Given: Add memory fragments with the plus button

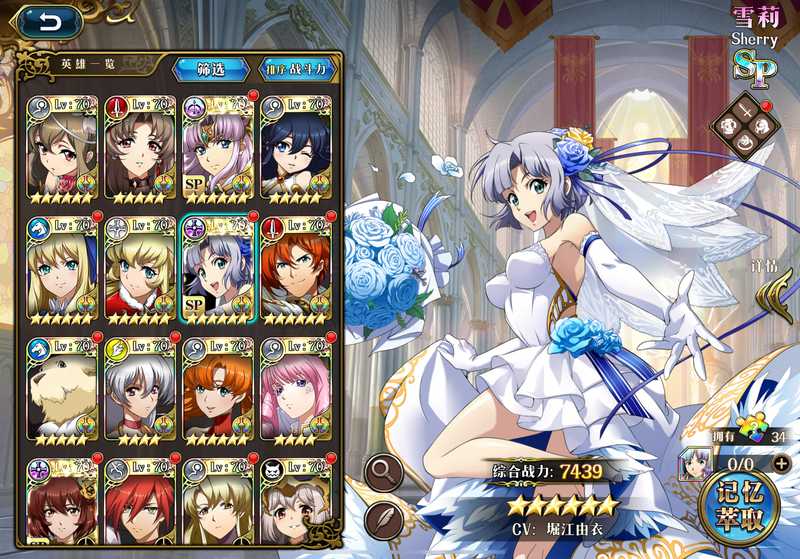Looking at the screenshot, I should pos(781,463).
